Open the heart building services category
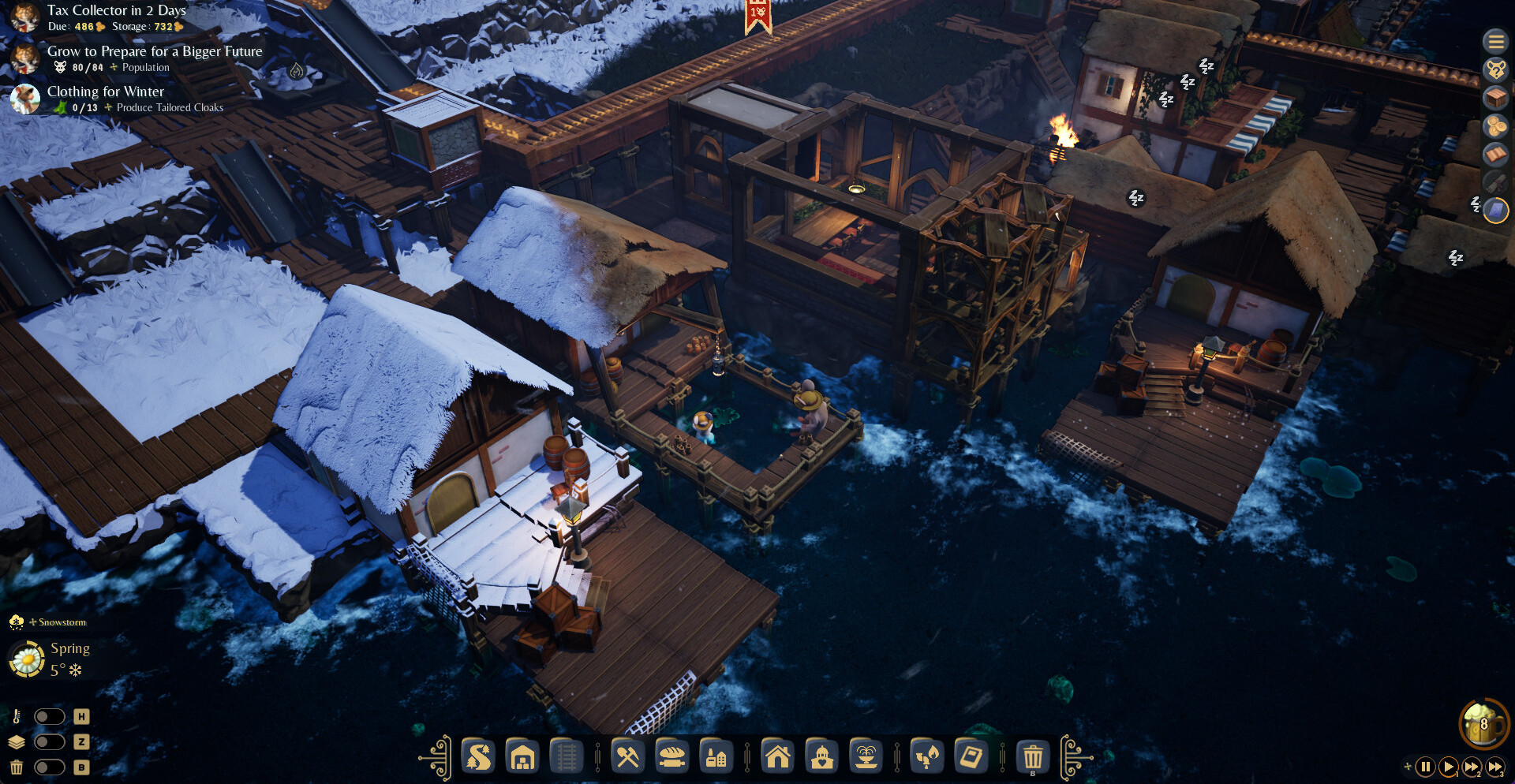 click(822, 757)
